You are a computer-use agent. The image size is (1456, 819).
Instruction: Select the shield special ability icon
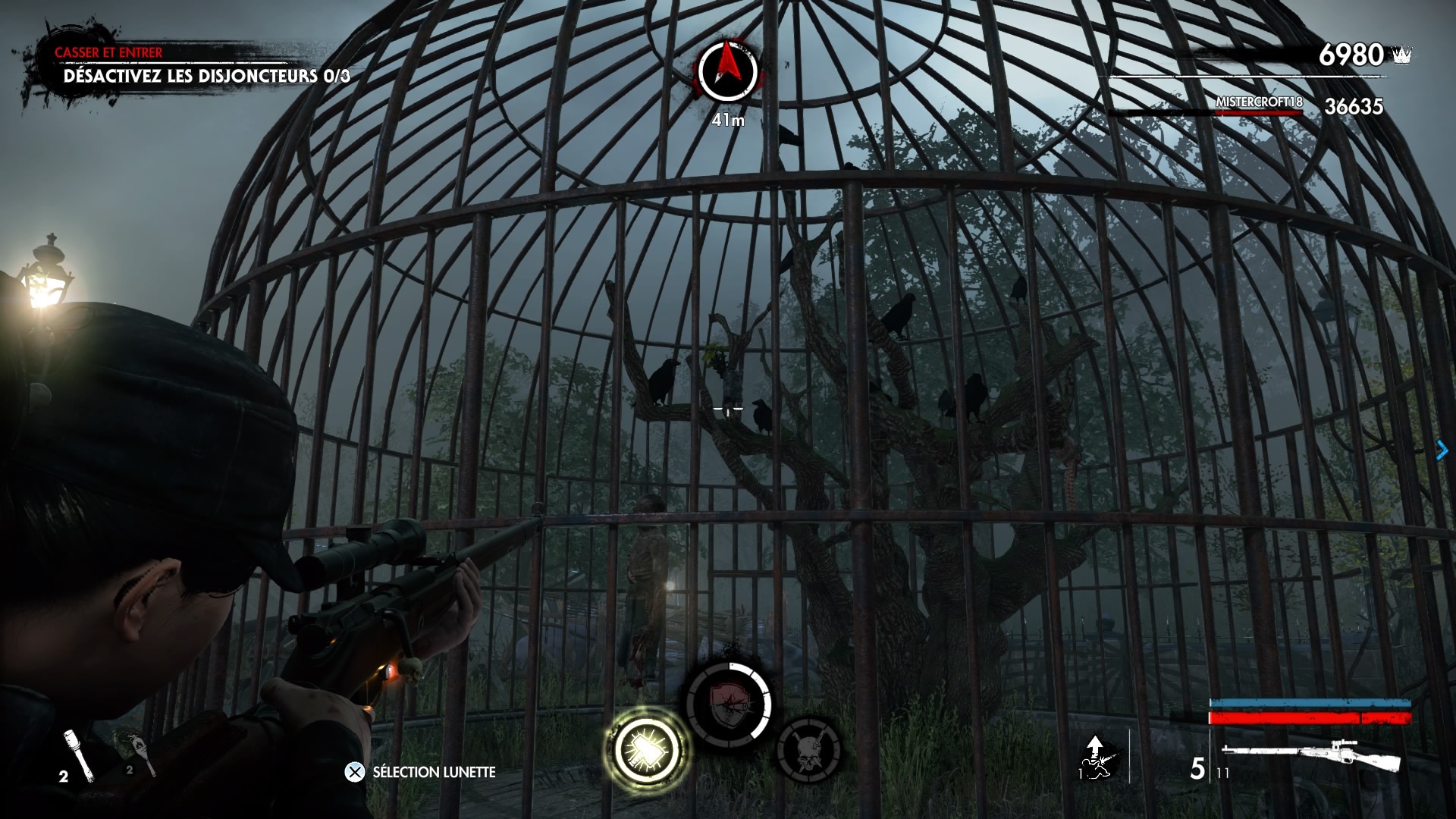pos(729,704)
